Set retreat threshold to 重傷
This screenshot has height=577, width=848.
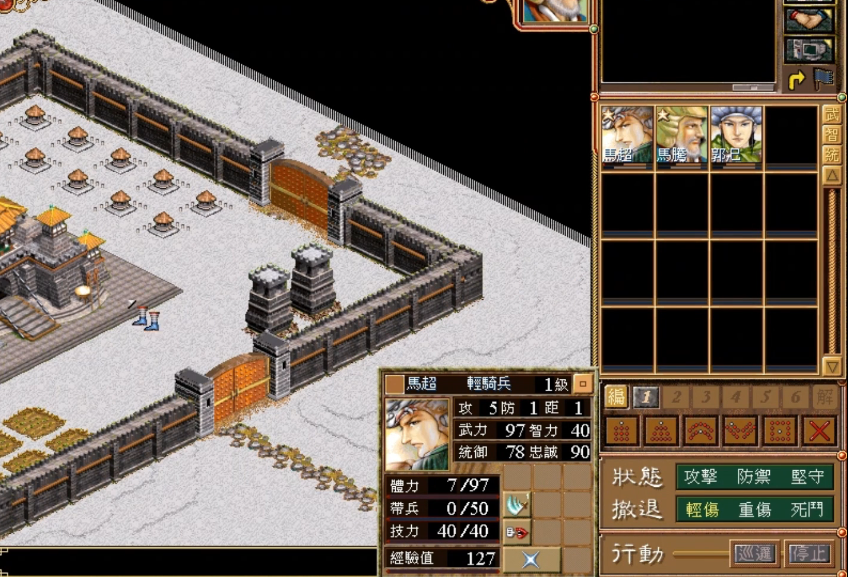754,509
